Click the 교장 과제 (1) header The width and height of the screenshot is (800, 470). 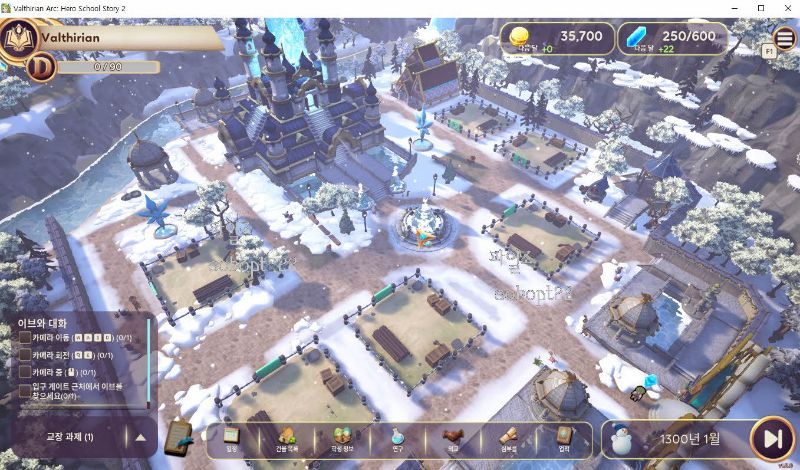[x=70, y=437]
